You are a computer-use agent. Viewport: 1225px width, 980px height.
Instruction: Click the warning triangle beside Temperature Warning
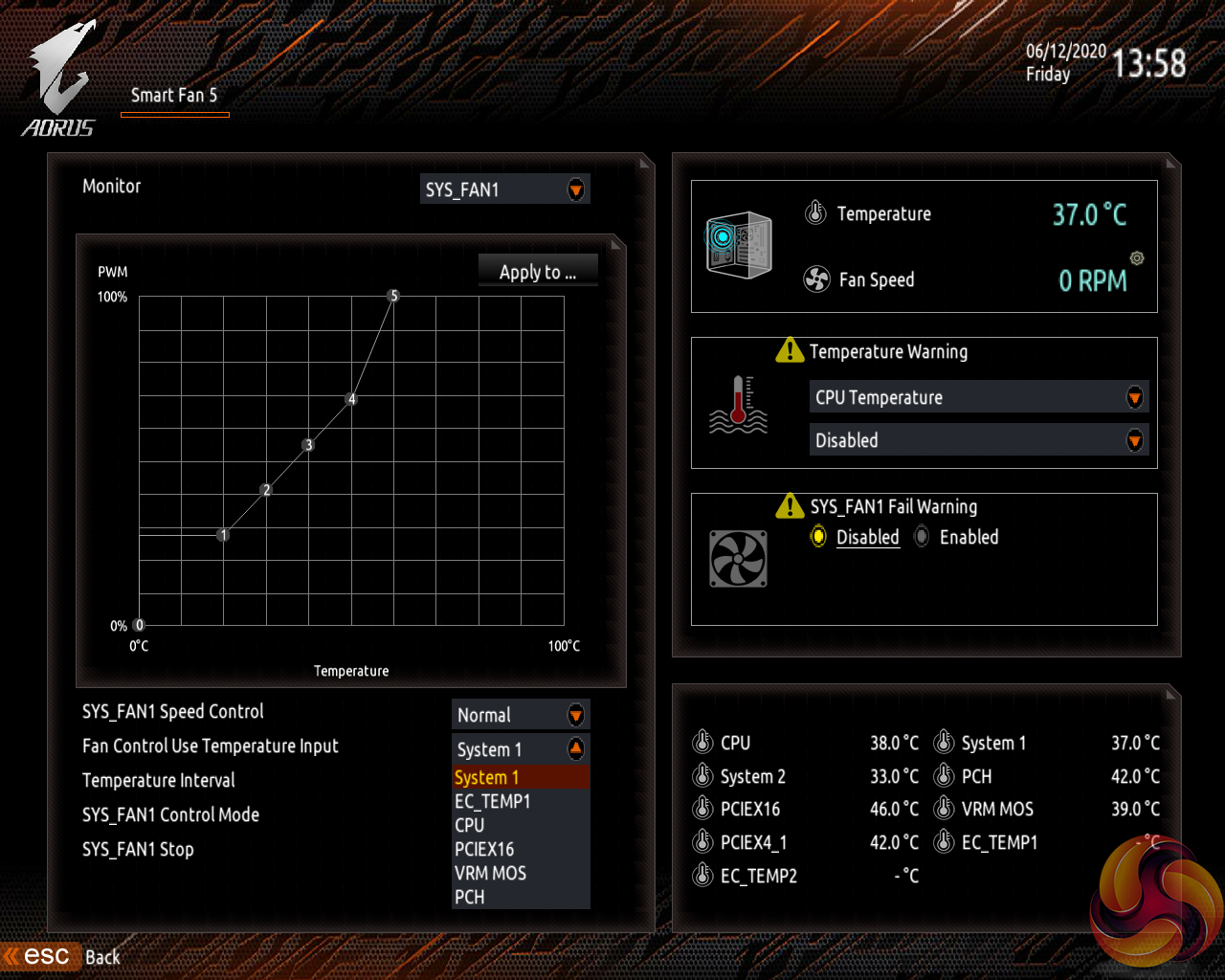click(x=789, y=350)
